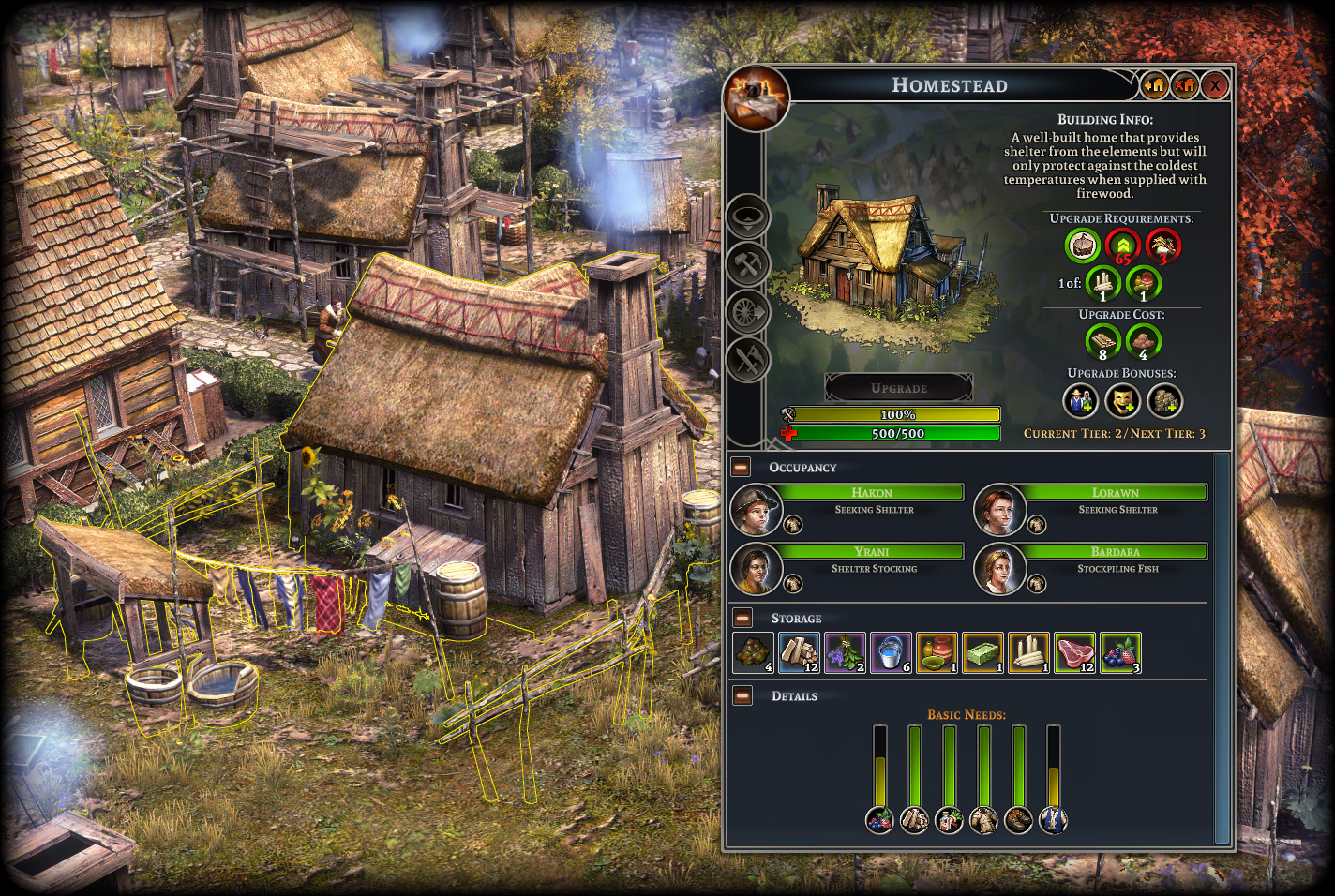Open occupant Bardara's portrait
The height and width of the screenshot is (896, 1335).
[x=999, y=569]
